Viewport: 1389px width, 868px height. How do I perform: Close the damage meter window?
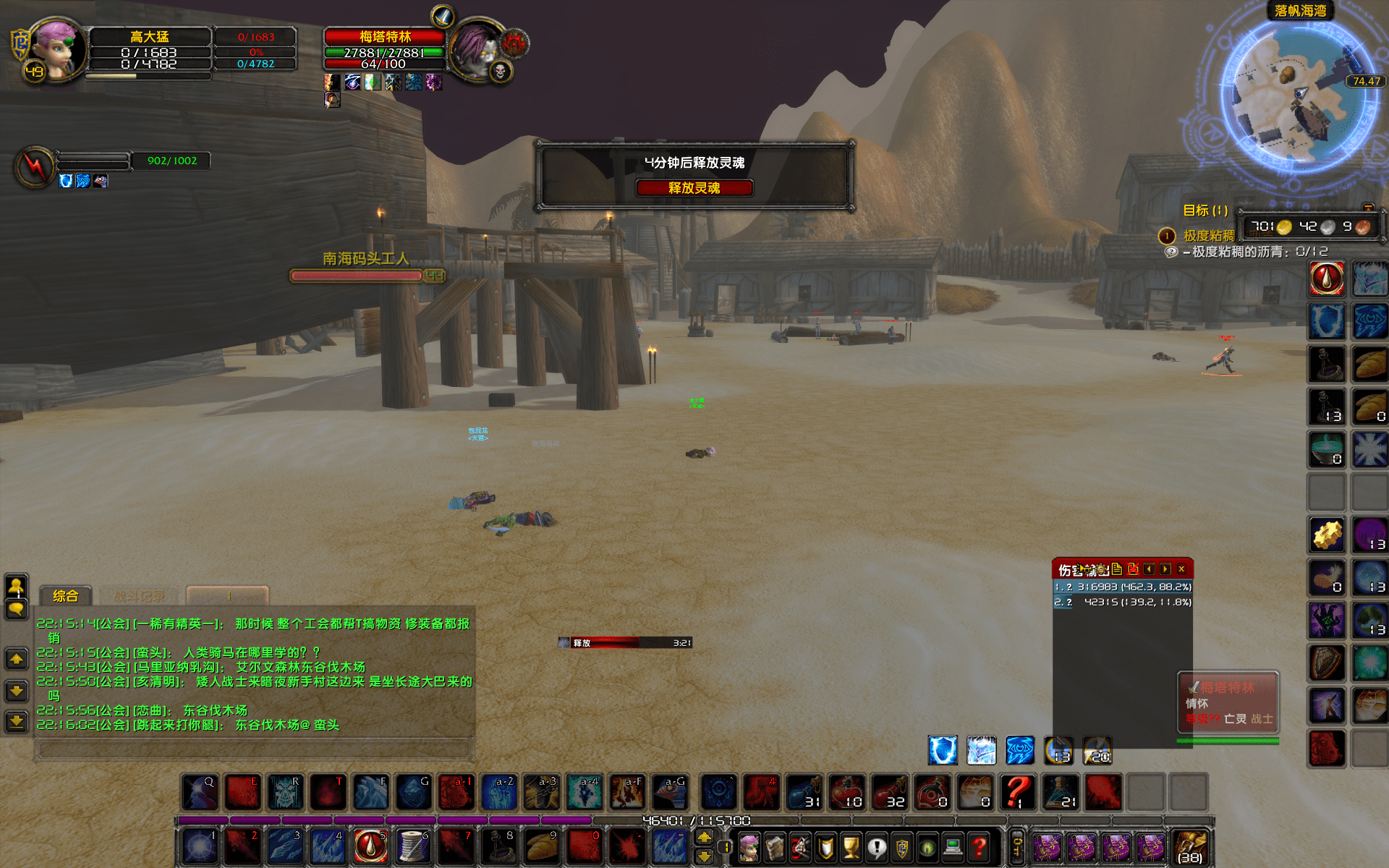coord(1181,569)
